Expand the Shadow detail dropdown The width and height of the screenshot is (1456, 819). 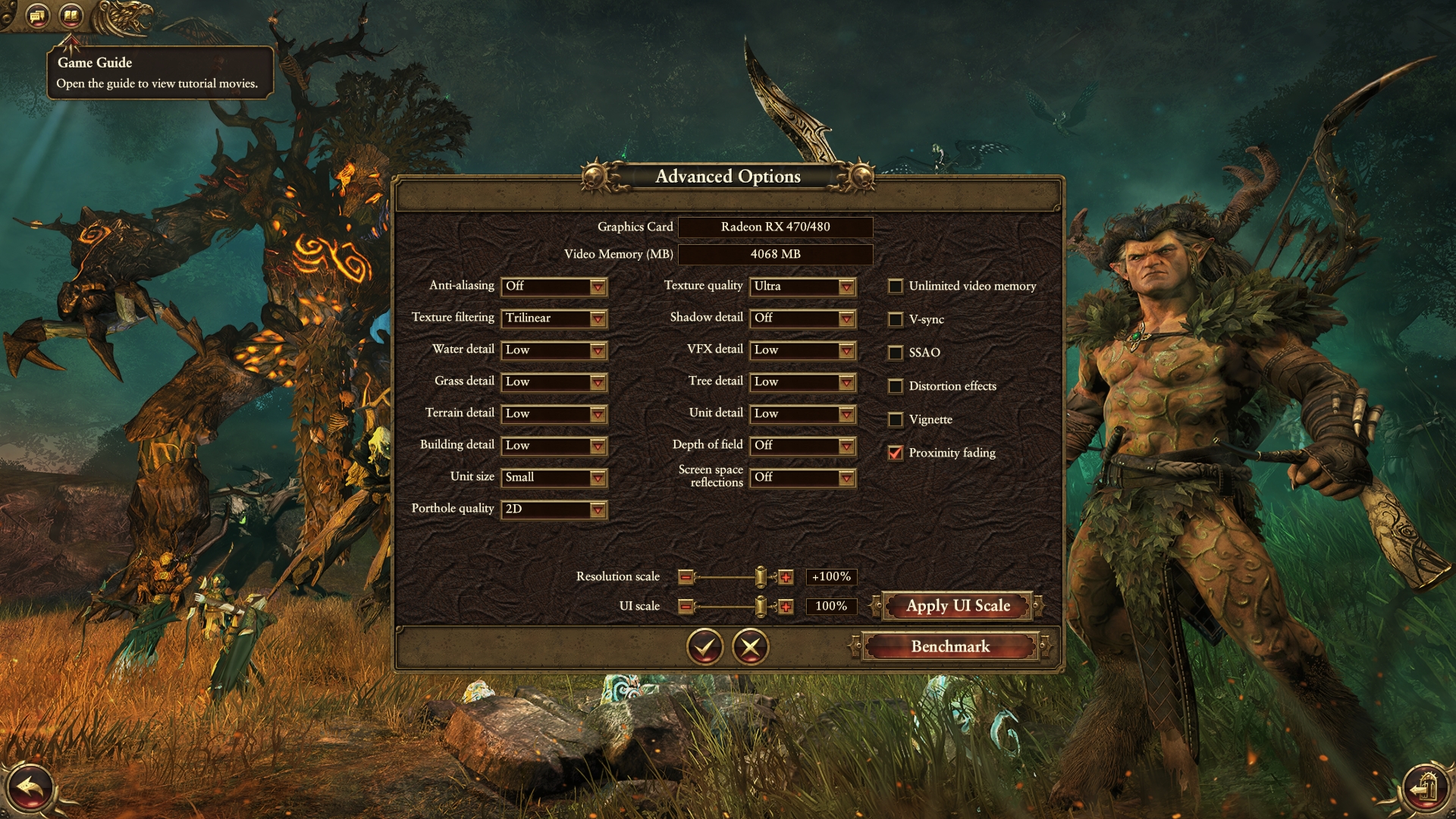click(802, 318)
